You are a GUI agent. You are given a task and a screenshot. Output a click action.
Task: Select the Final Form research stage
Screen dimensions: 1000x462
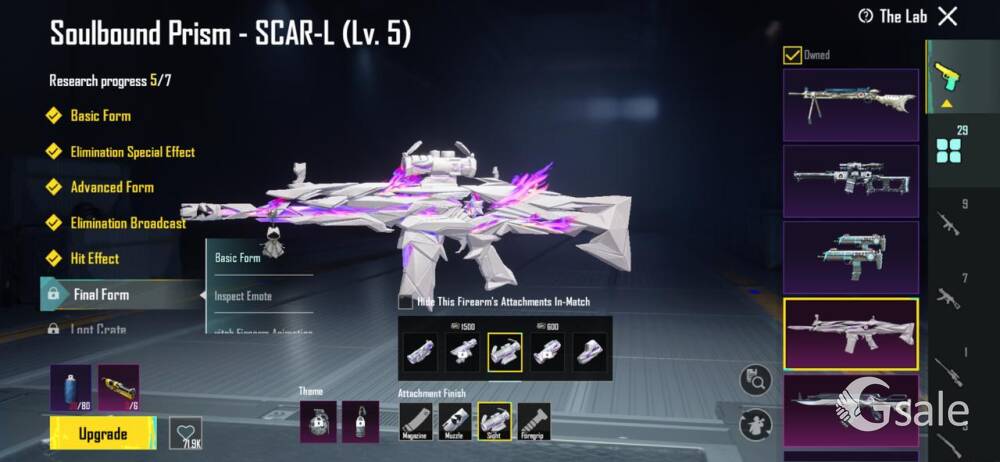101,295
